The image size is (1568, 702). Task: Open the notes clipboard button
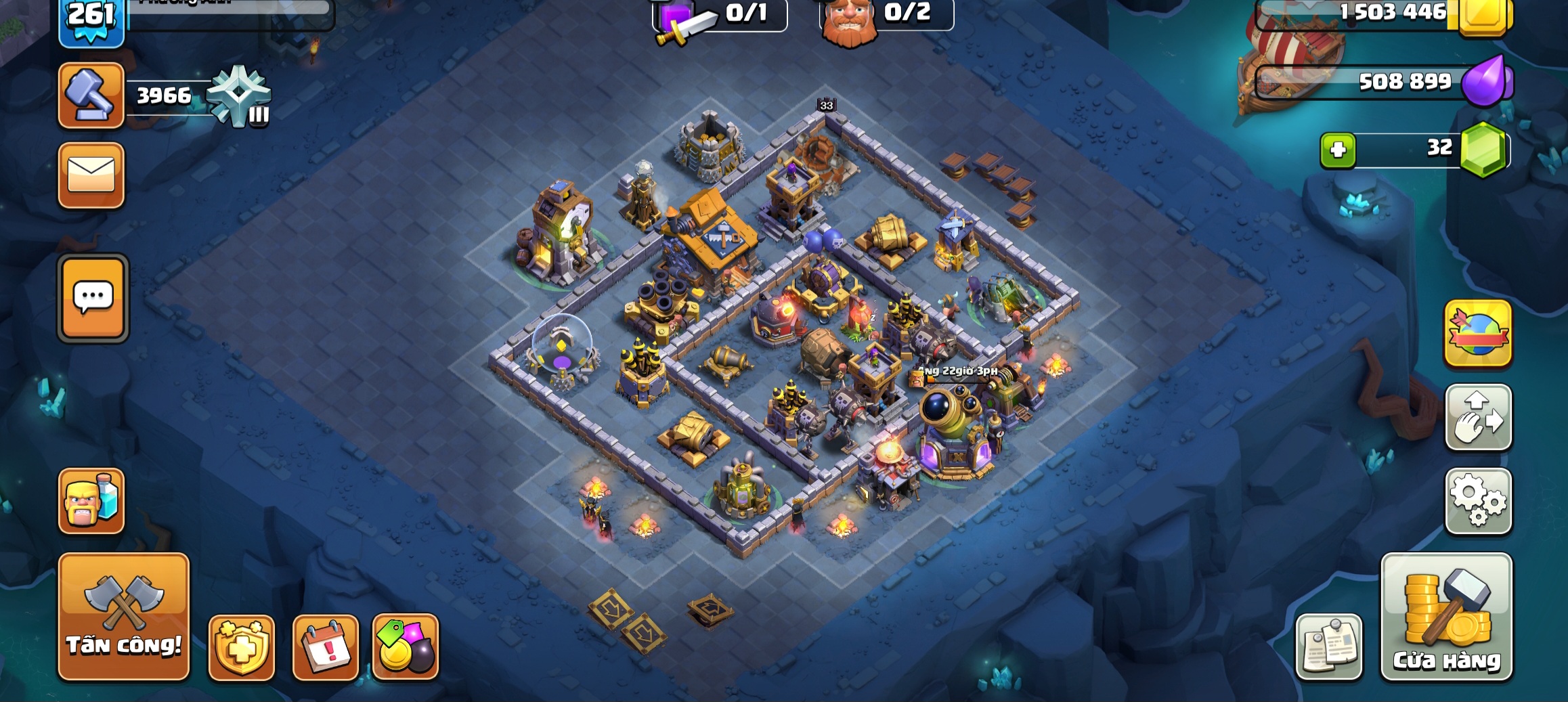coord(1328,646)
